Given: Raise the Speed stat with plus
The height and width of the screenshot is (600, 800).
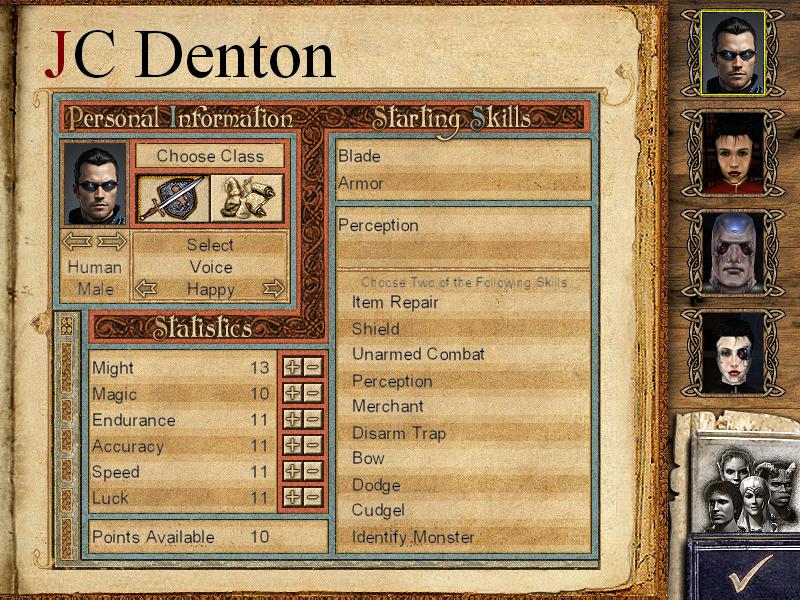Looking at the screenshot, I should tap(293, 471).
